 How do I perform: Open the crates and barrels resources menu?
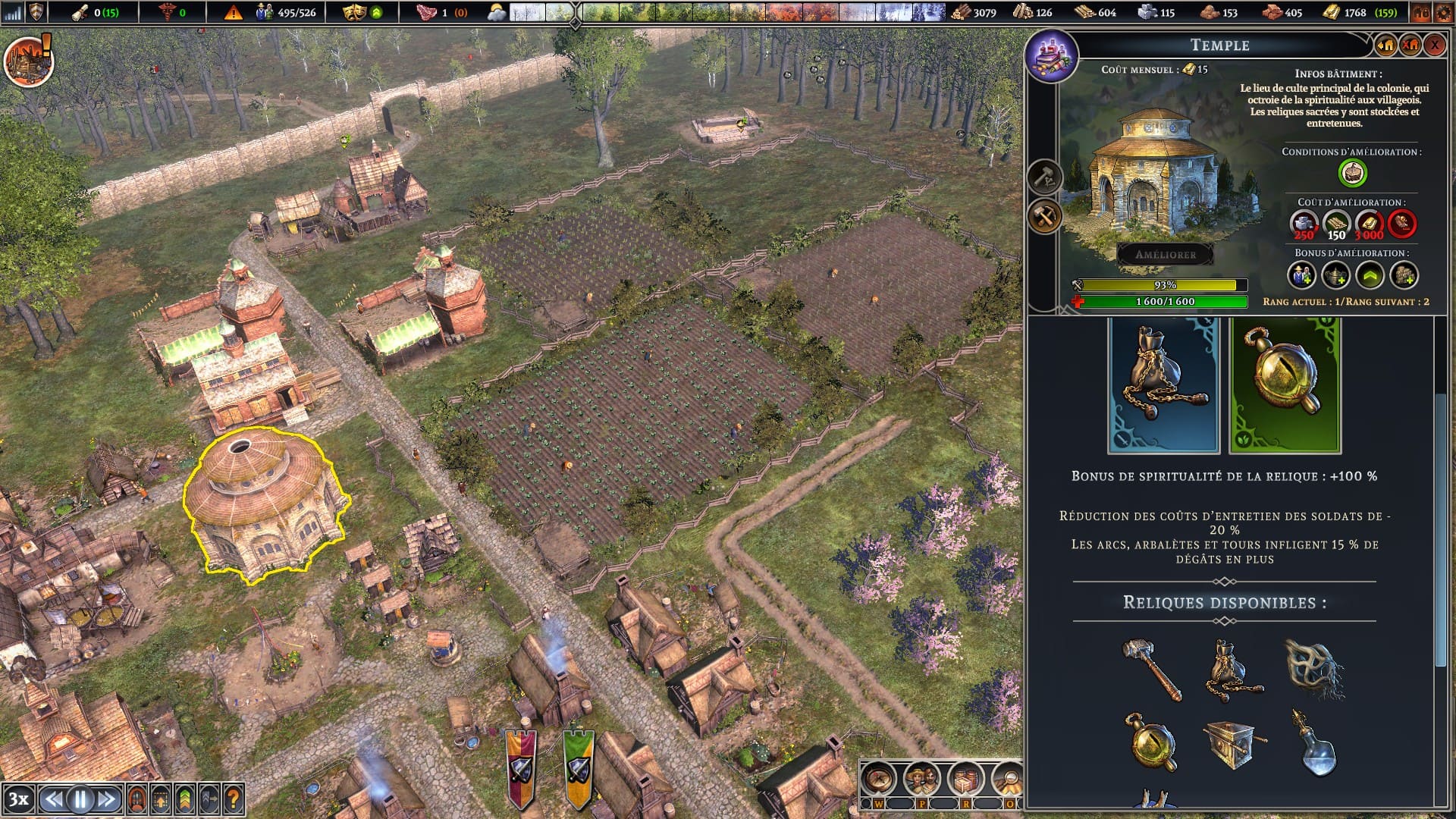[966, 779]
